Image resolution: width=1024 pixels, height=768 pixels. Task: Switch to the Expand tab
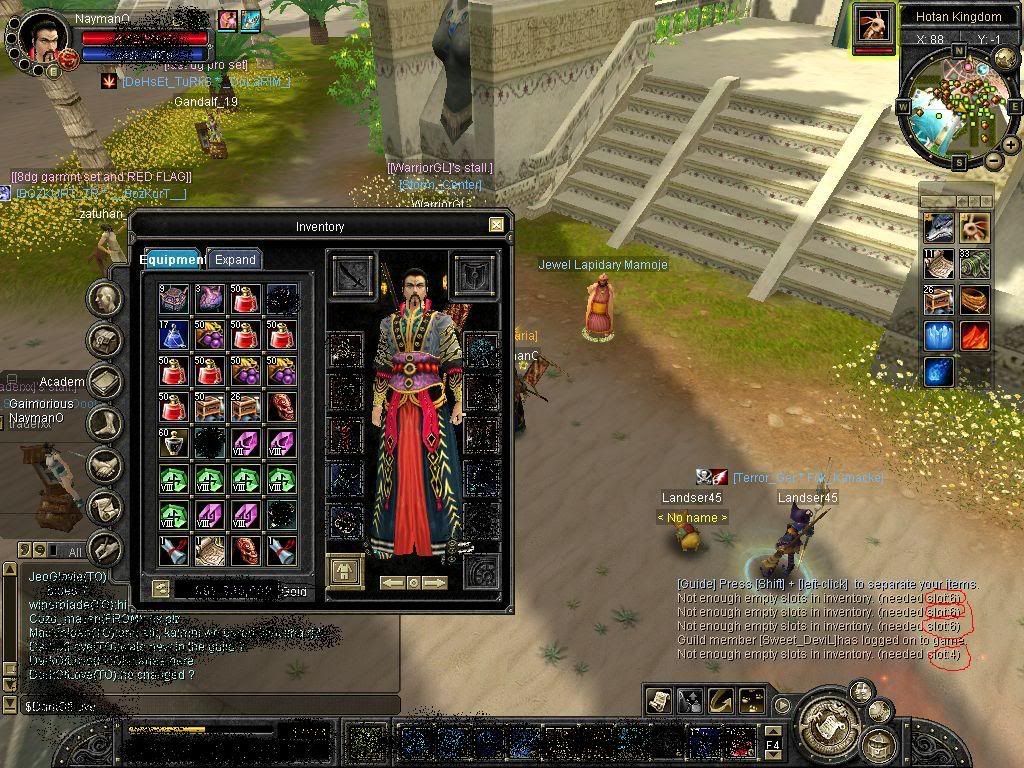(x=235, y=259)
